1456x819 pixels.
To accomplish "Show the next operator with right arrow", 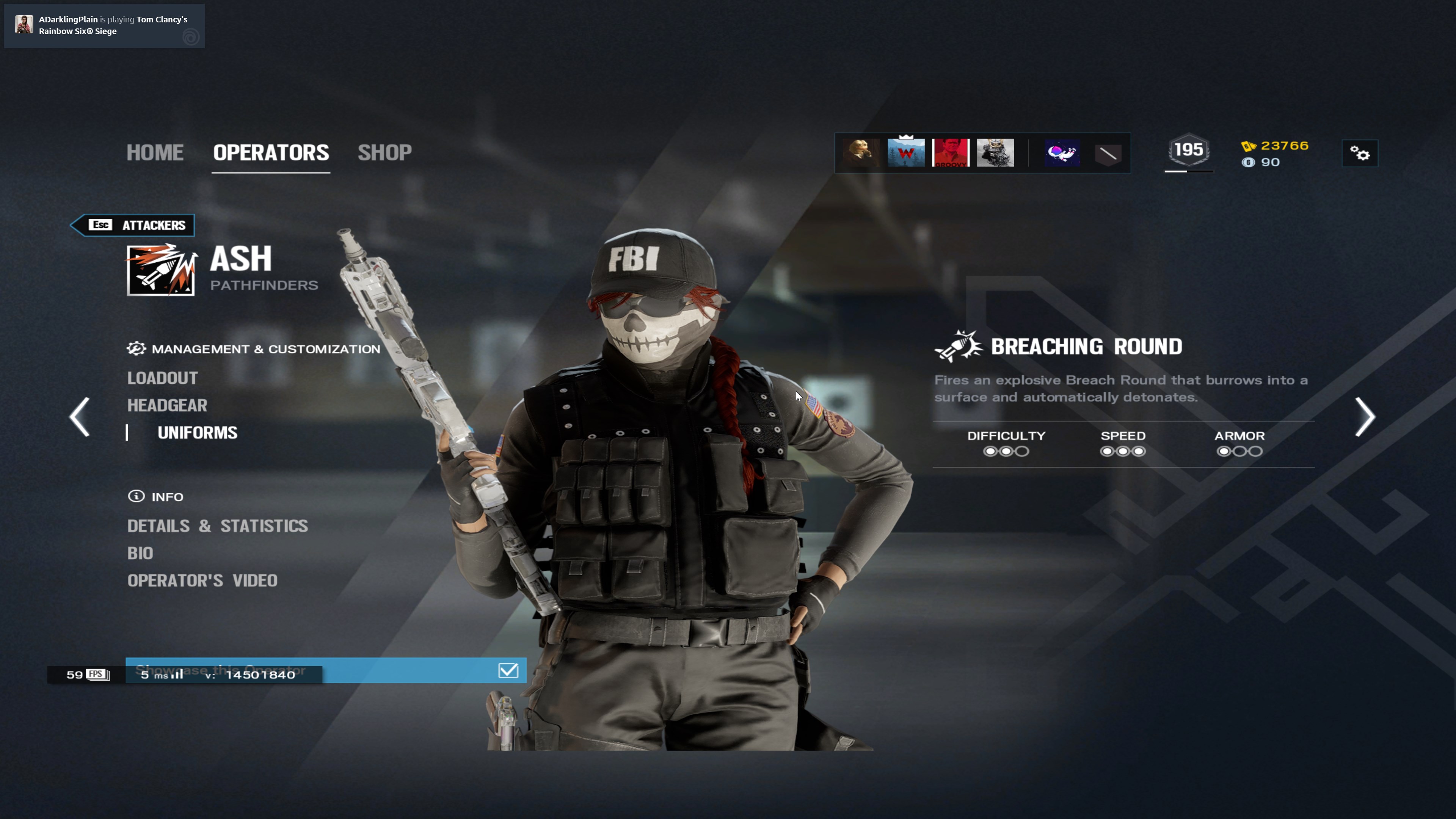I will tap(1365, 417).
